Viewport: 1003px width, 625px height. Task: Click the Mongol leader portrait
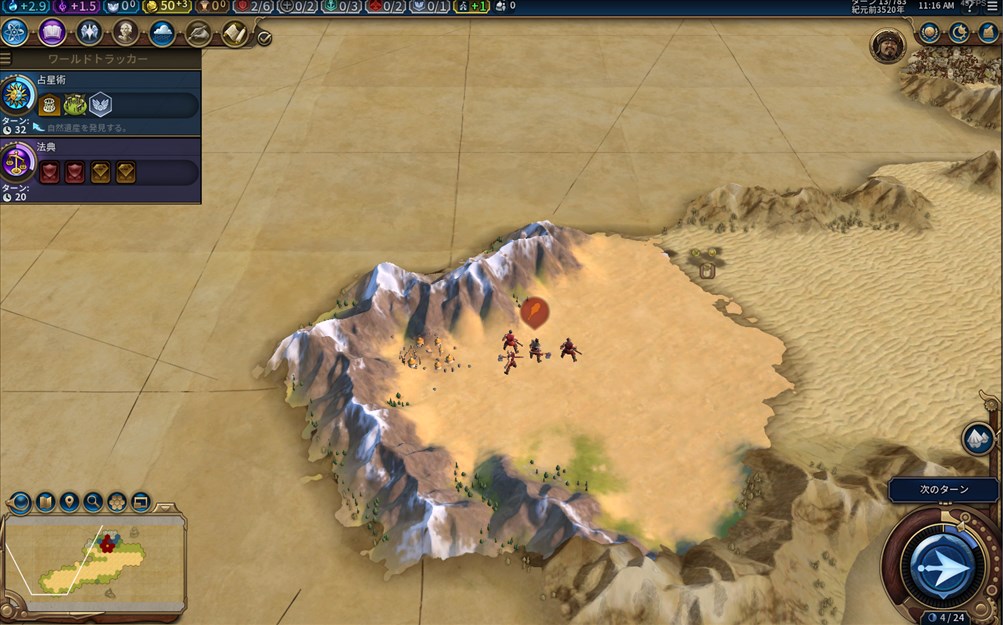pyautogui.click(x=887, y=46)
